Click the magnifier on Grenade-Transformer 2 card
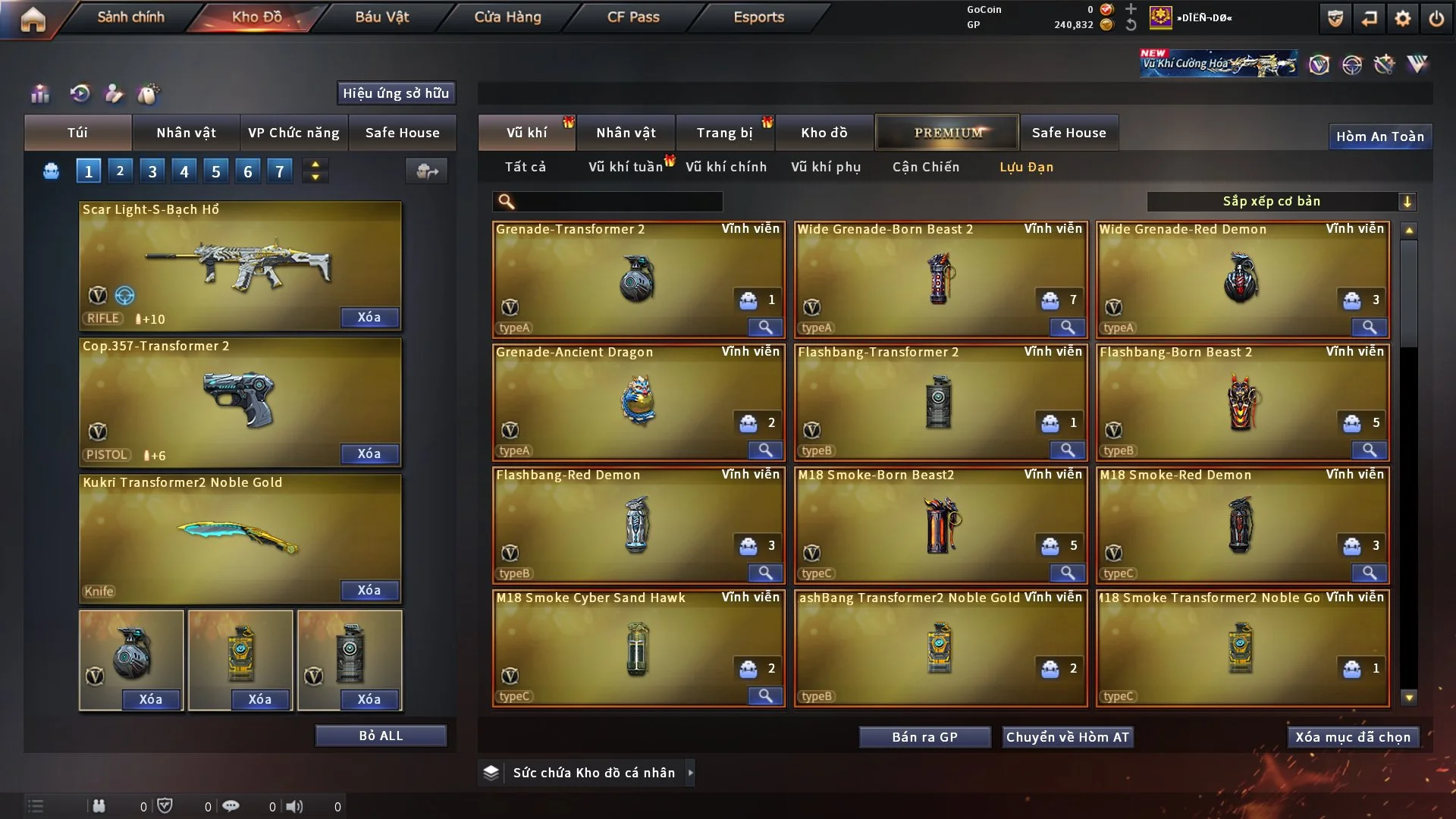The height and width of the screenshot is (819, 1456). point(765,328)
